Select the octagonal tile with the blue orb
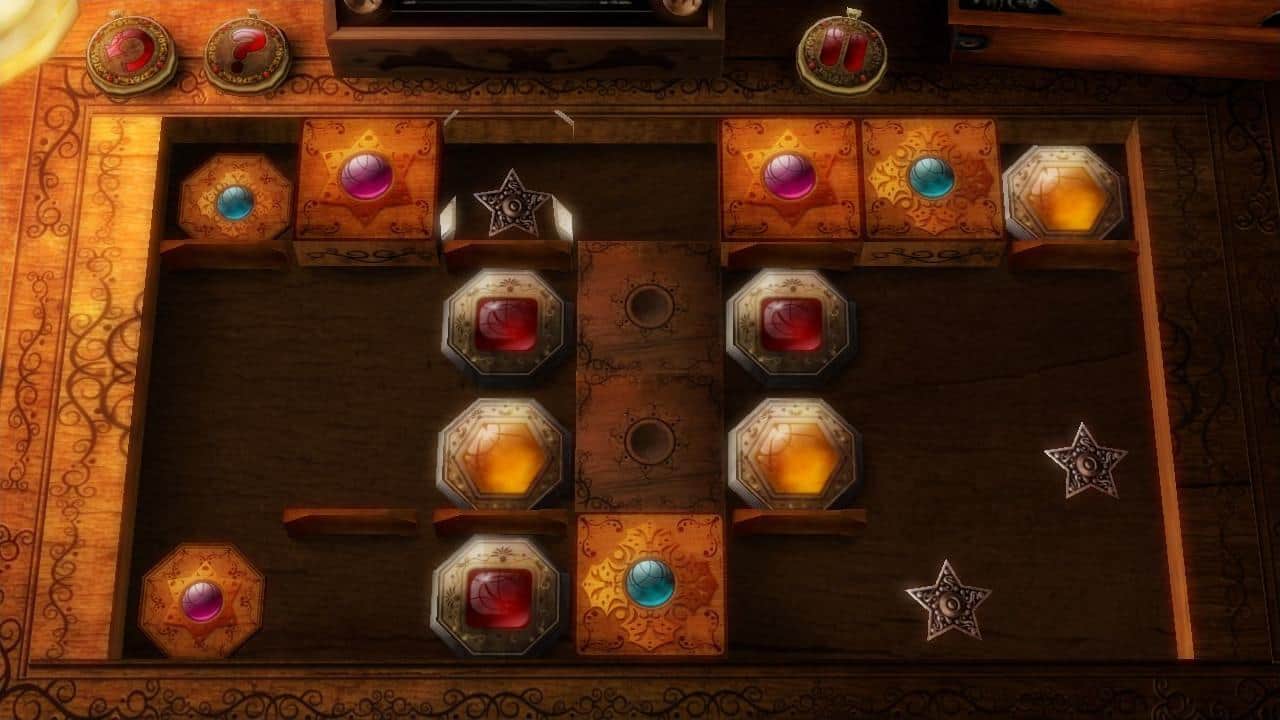The width and height of the screenshot is (1280, 720). [235, 202]
